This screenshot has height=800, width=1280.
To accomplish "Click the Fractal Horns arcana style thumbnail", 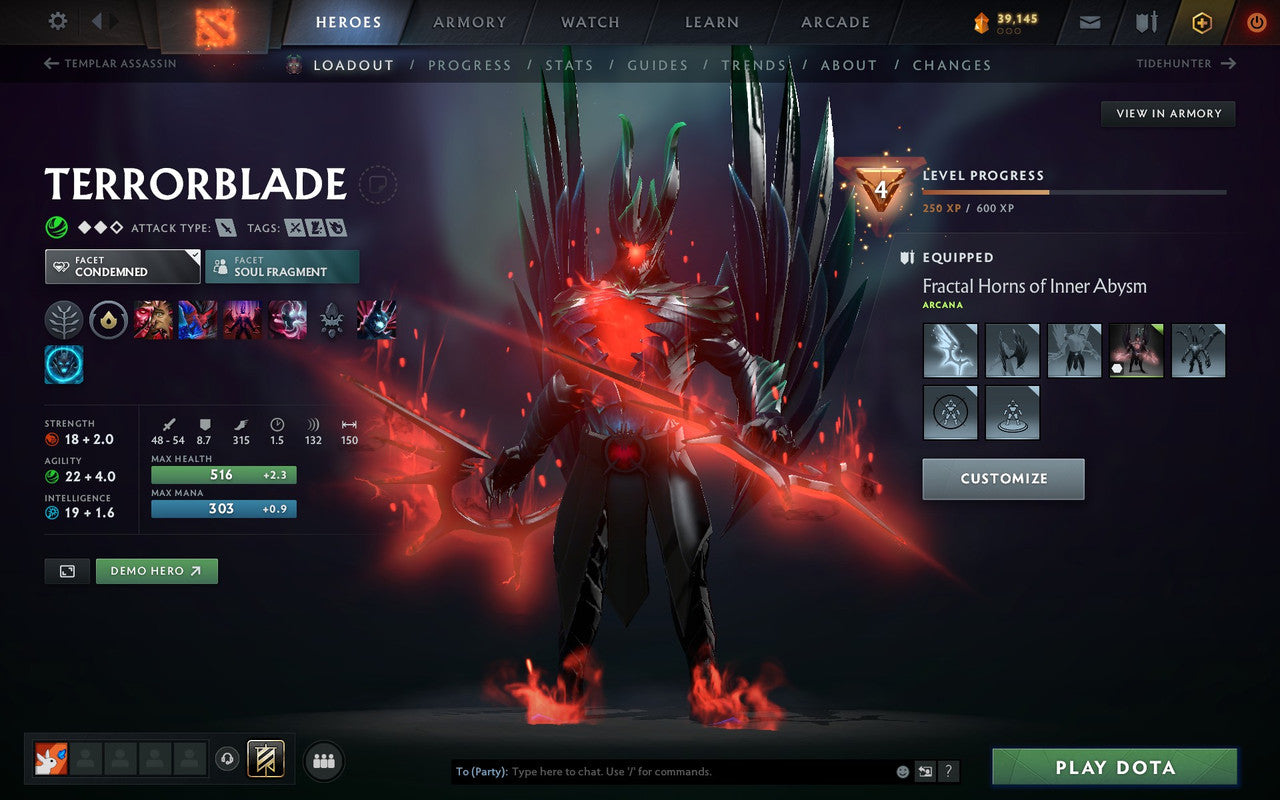I will 1136,350.
